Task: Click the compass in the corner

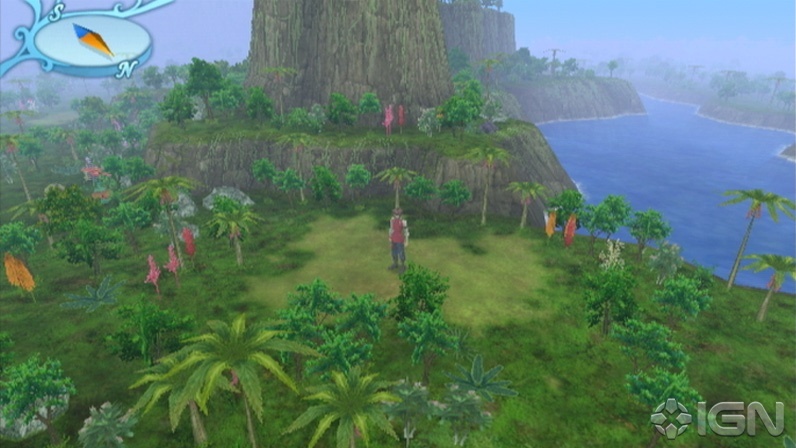Action: [x=92, y=42]
